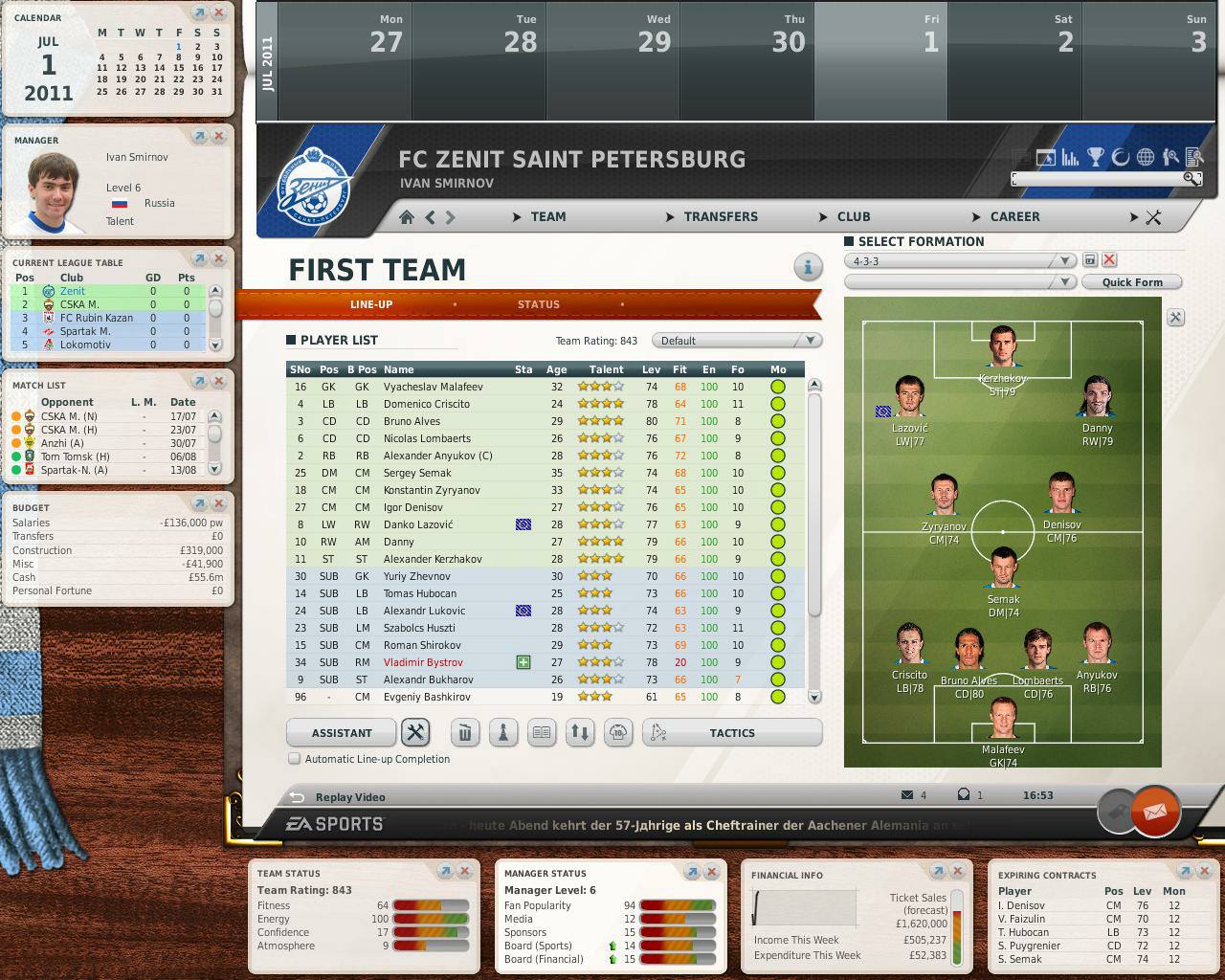Select Vyacheslav Malafeev in the player list

[433, 387]
